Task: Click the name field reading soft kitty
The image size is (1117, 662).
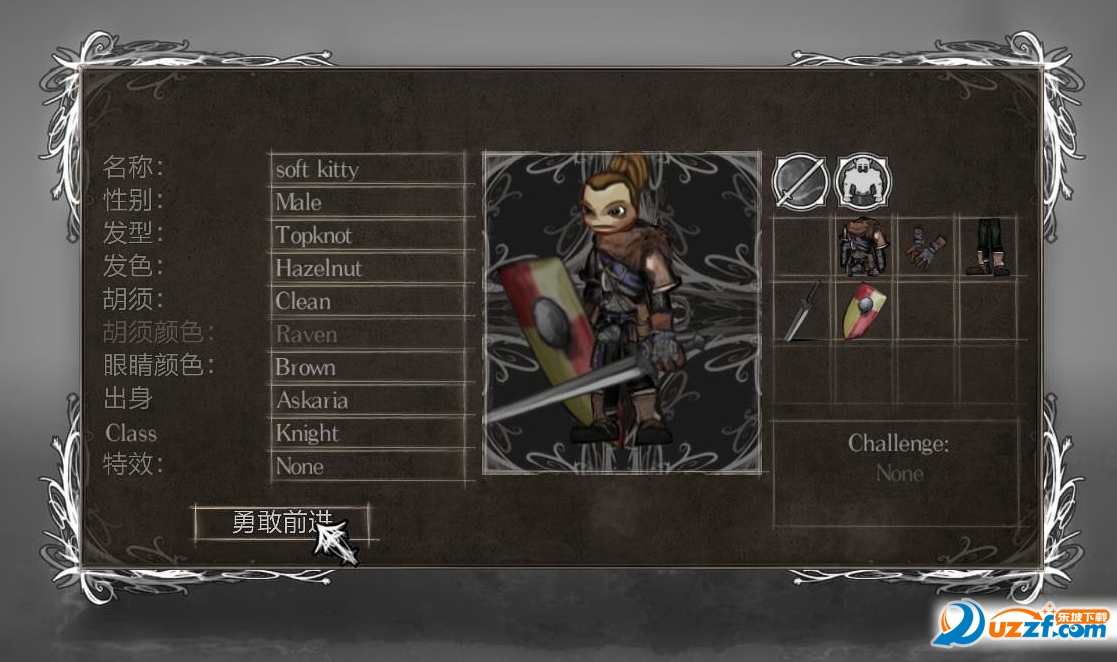Action: tap(368, 169)
